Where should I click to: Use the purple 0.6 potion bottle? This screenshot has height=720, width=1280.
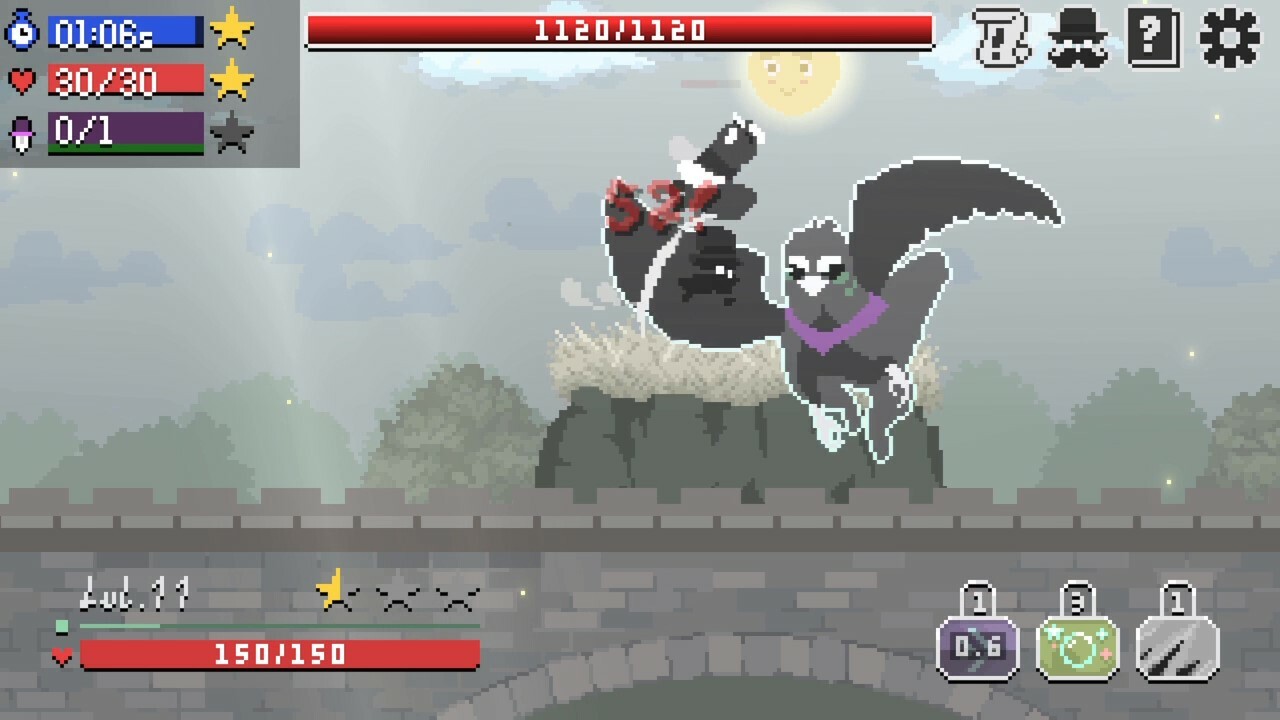coord(978,645)
